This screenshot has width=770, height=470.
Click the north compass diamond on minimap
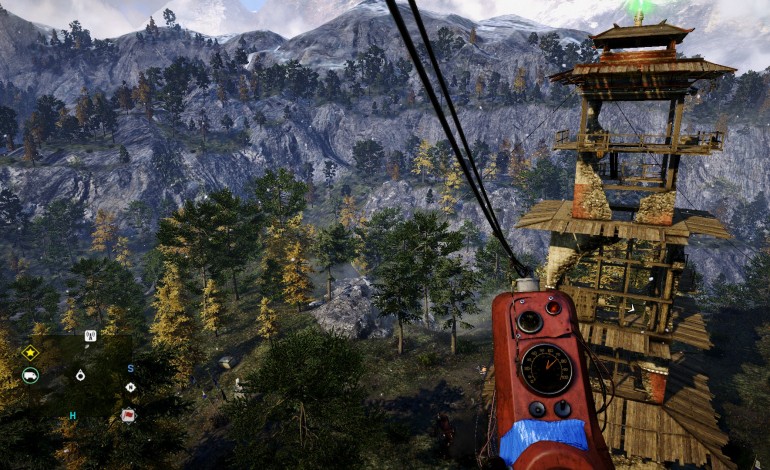click(x=130, y=387)
